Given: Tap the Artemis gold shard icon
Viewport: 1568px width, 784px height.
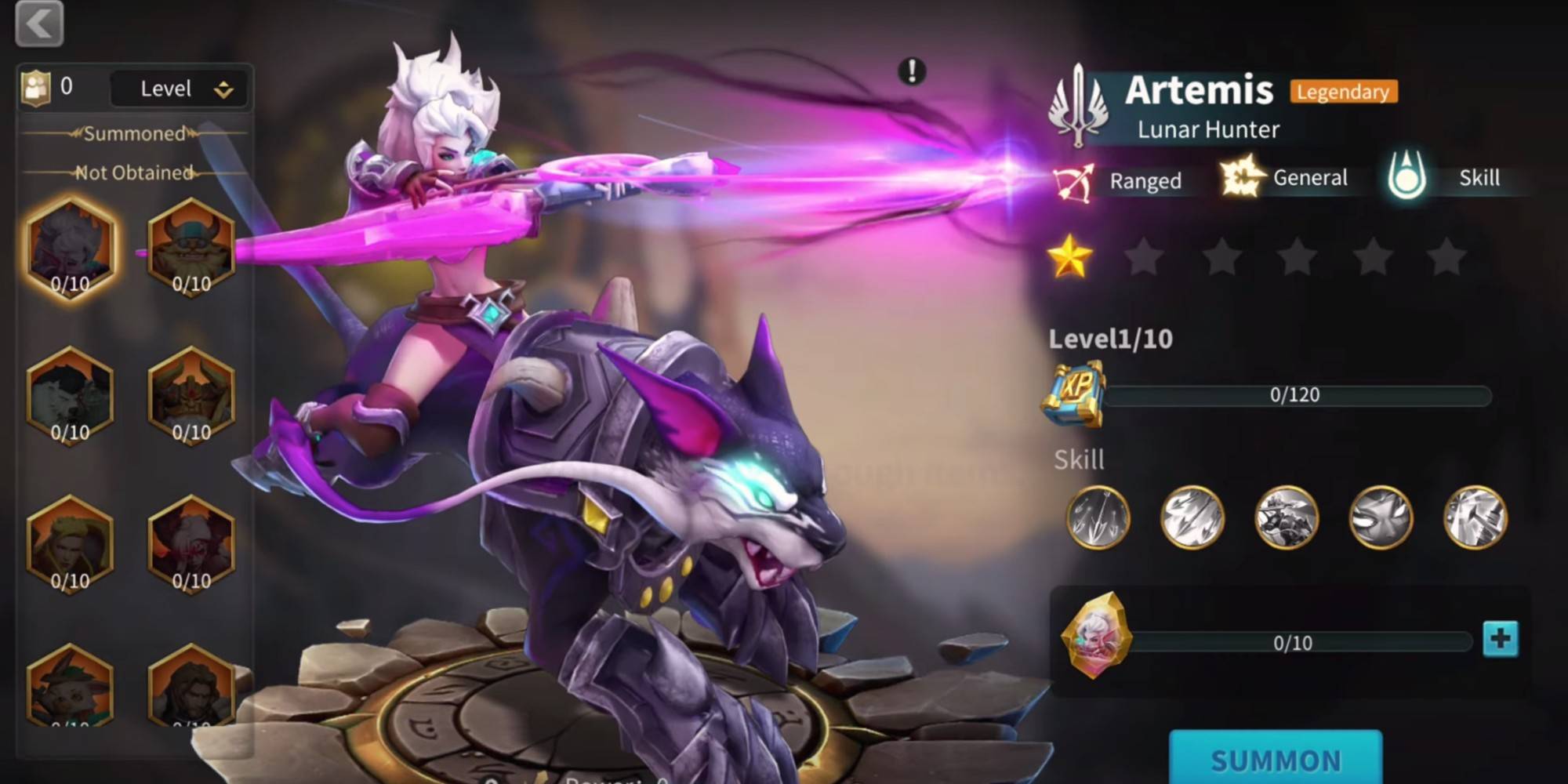Looking at the screenshot, I should tap(1096, 636).
